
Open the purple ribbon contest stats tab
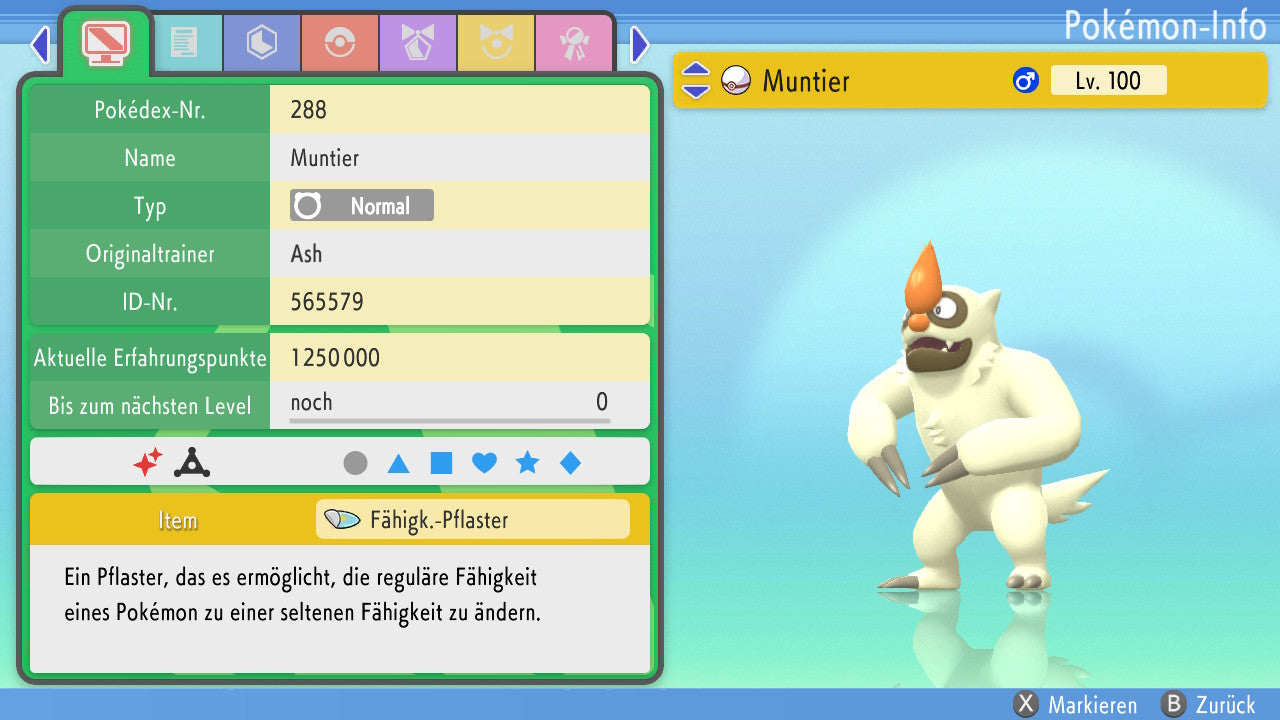(417, 43)
